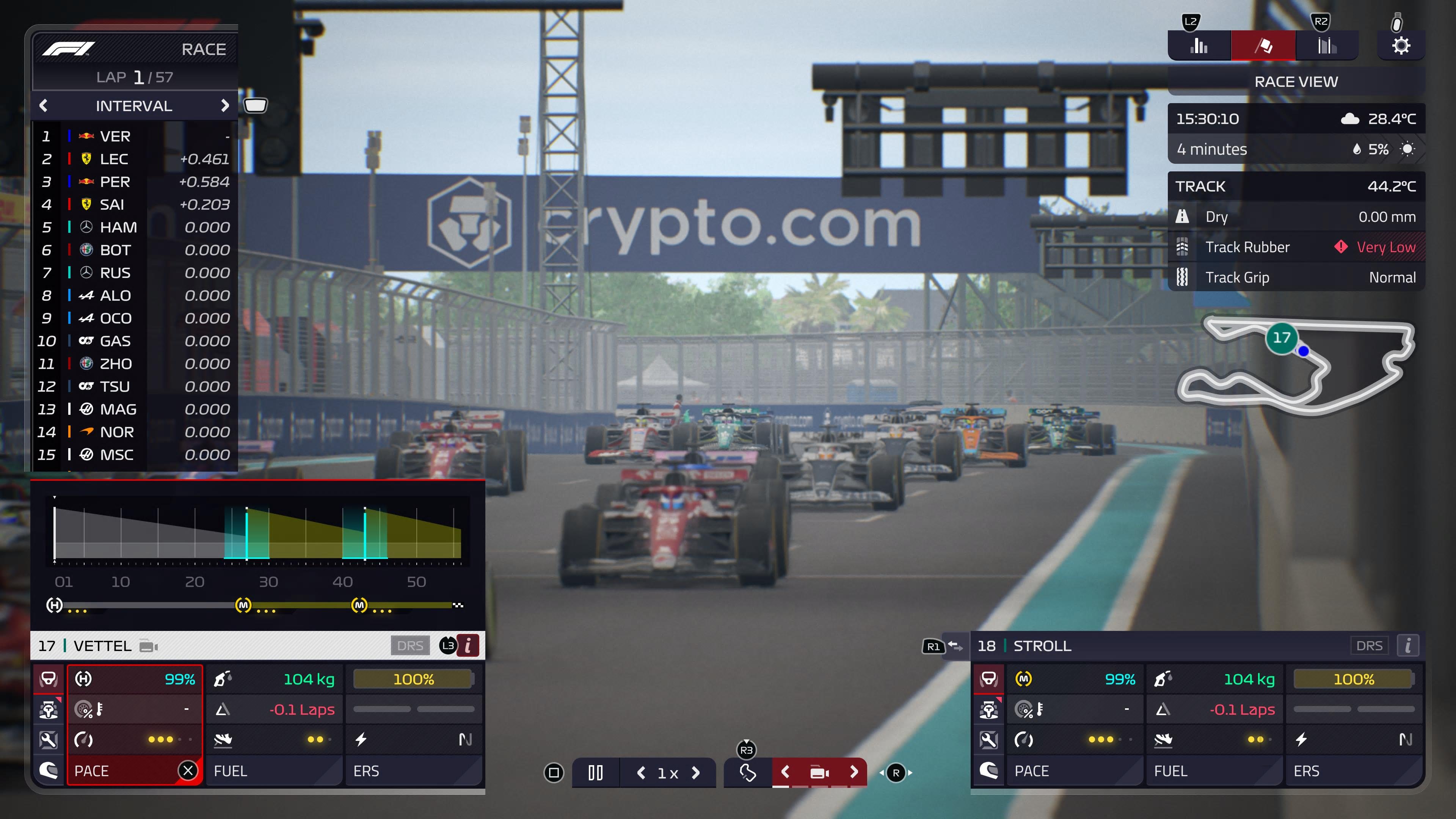Image resolution: width=1456 pixels, height=819 pixels.
Task: Click Vettel's 100% ERS charge bar
Action: click(414, 679)
